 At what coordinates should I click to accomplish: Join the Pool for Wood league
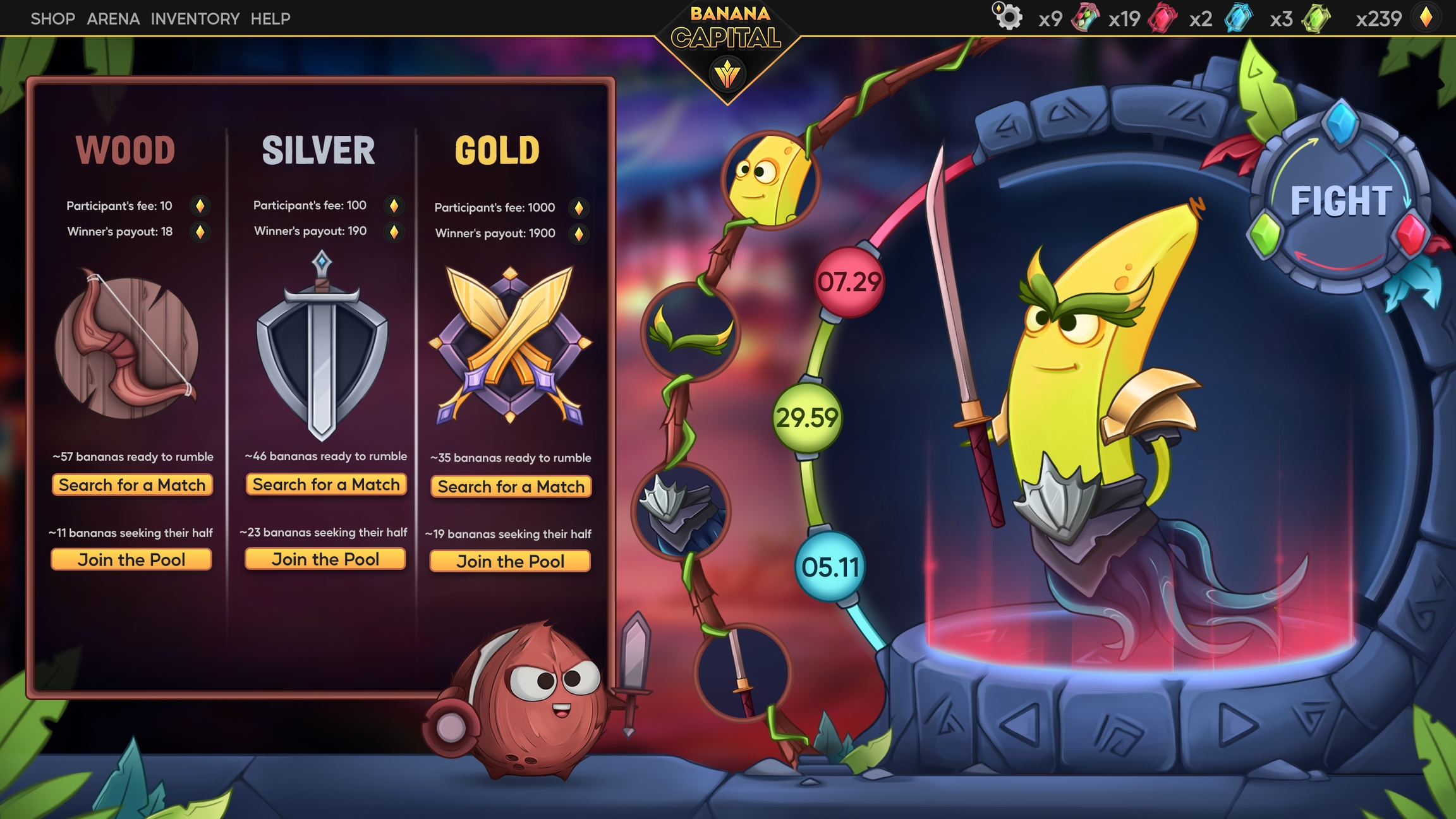click(x=131, y=560)
